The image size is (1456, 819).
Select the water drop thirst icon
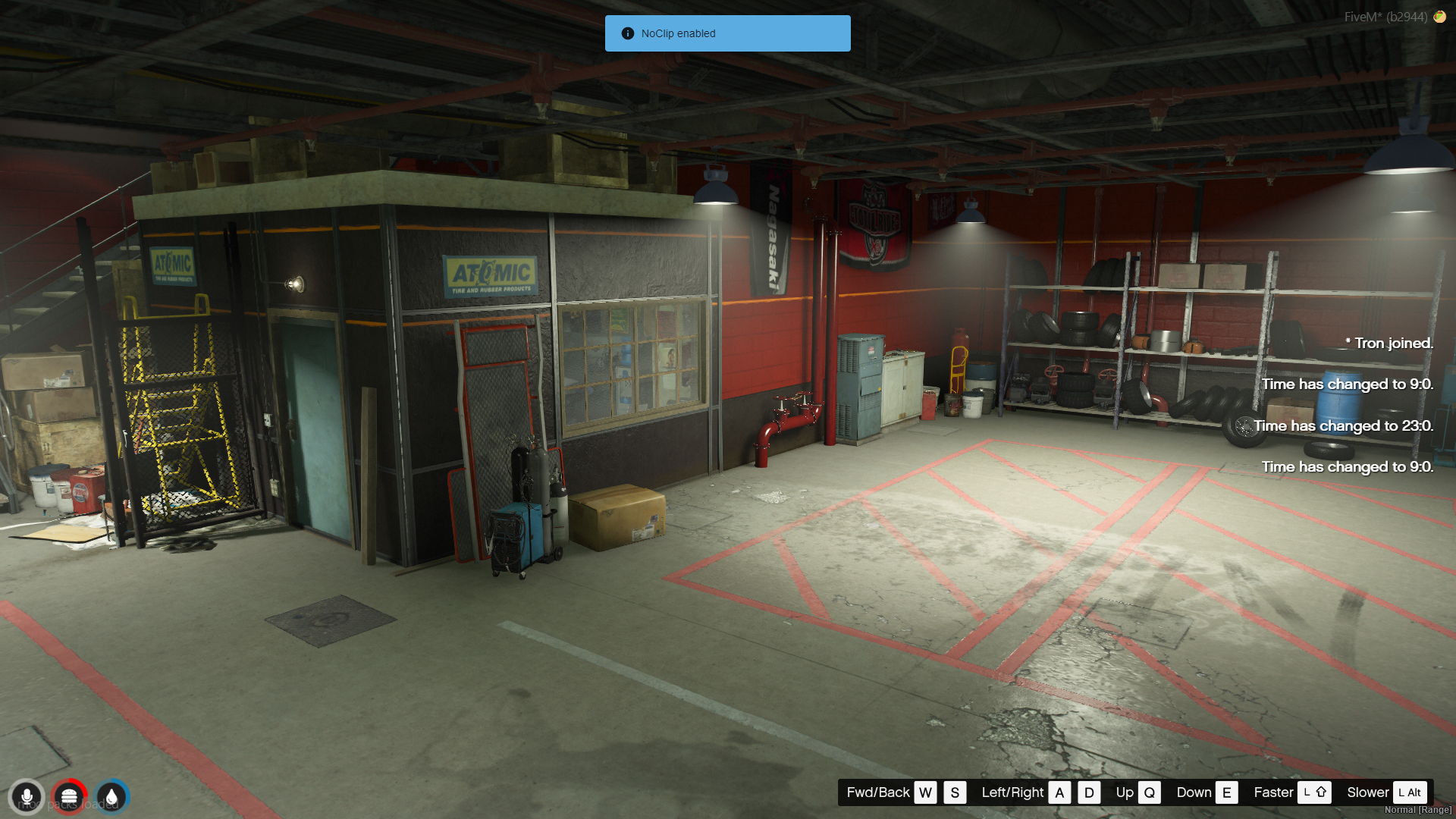pos(112,797)
